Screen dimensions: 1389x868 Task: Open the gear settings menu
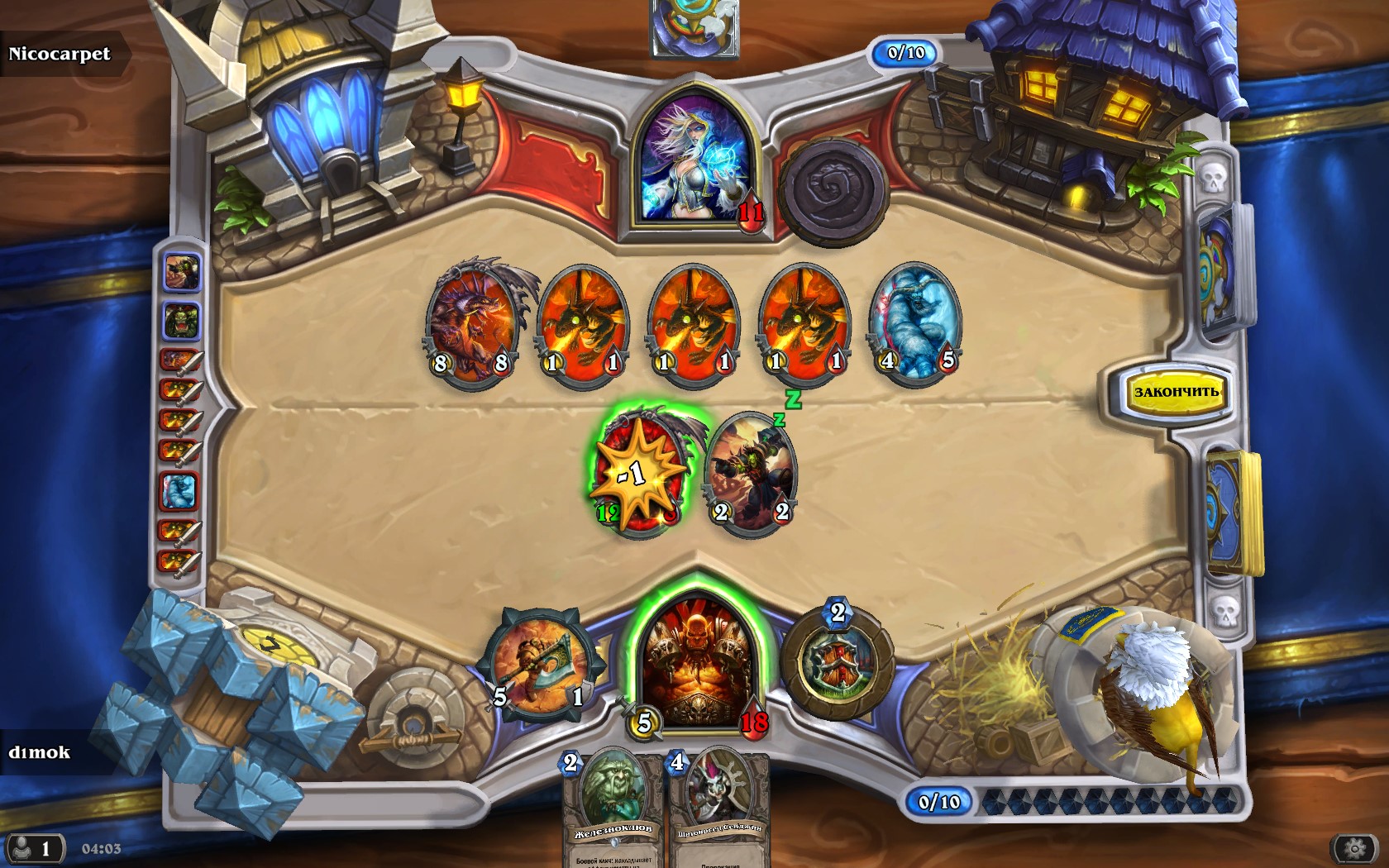pyautogui.click(x=1353, y=848)
